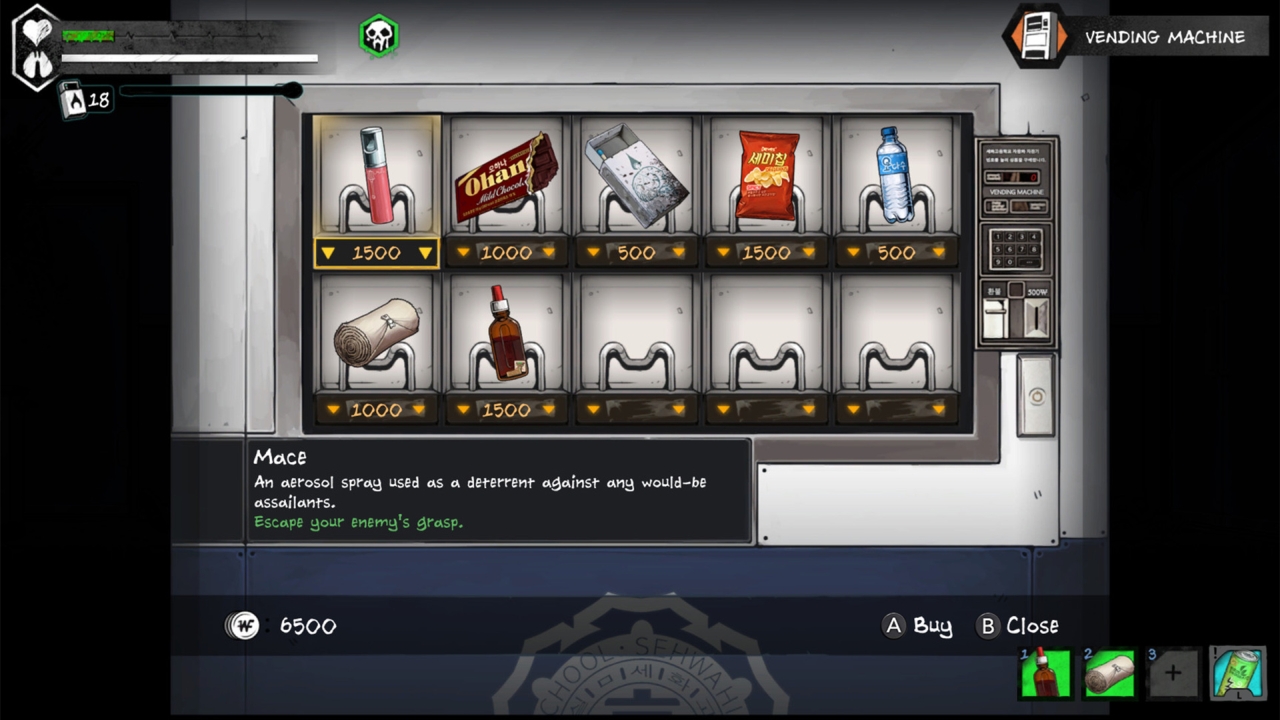Screen dimensions: 1280x720
Task: Add an item to empty hotbar slot 3
Action: (x=1172, y=672)
